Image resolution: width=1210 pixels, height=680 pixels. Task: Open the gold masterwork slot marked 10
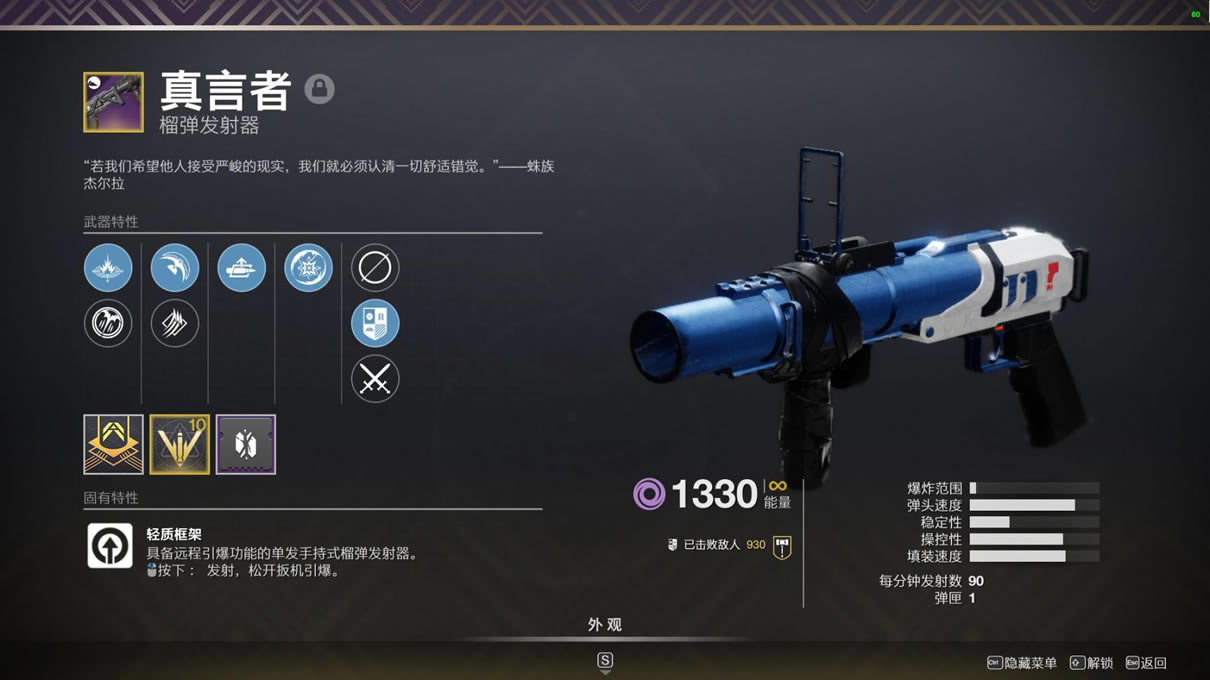(x=180, y=444)
